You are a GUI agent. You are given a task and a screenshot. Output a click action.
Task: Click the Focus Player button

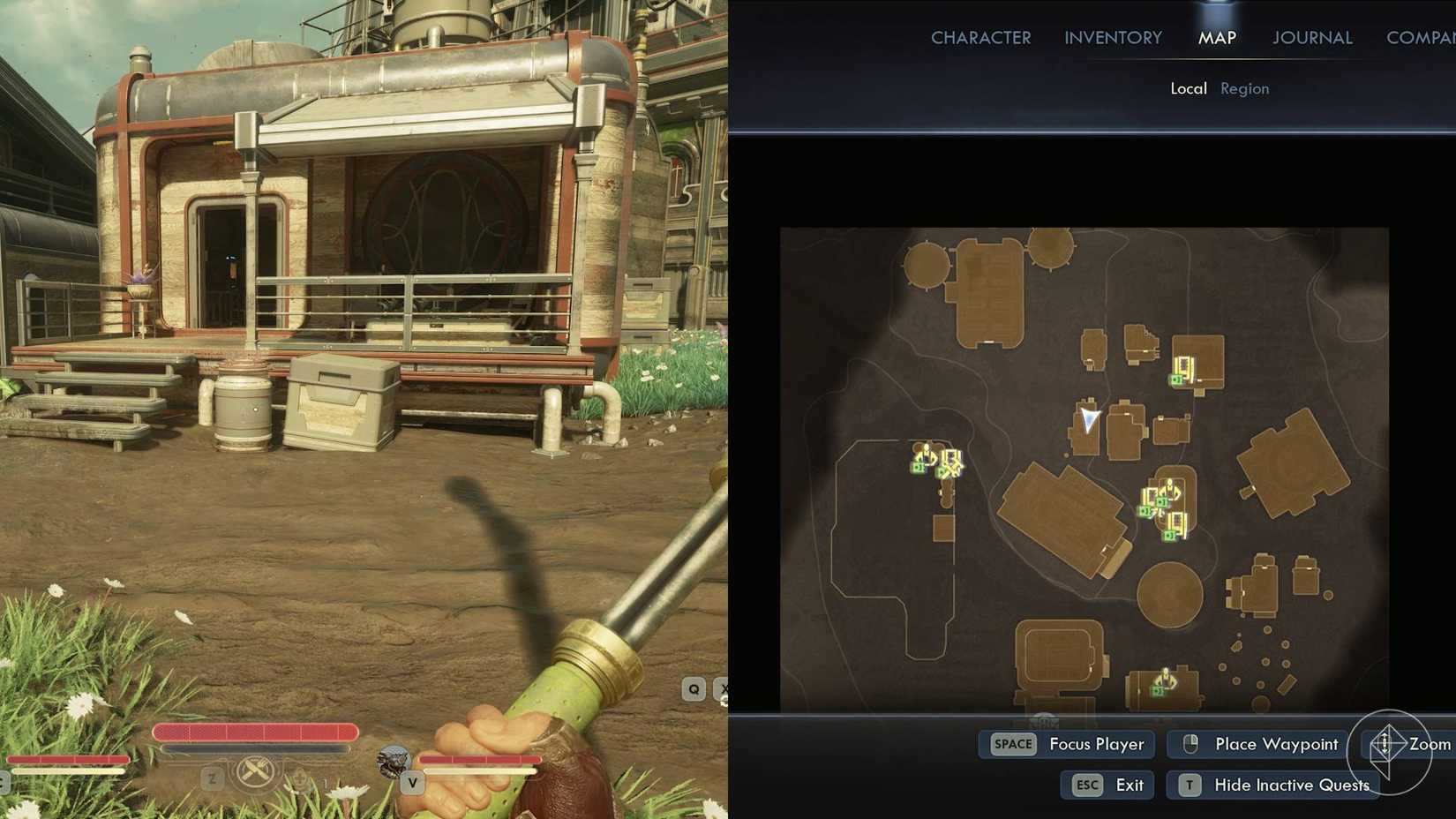click(x=1095, y=744)
